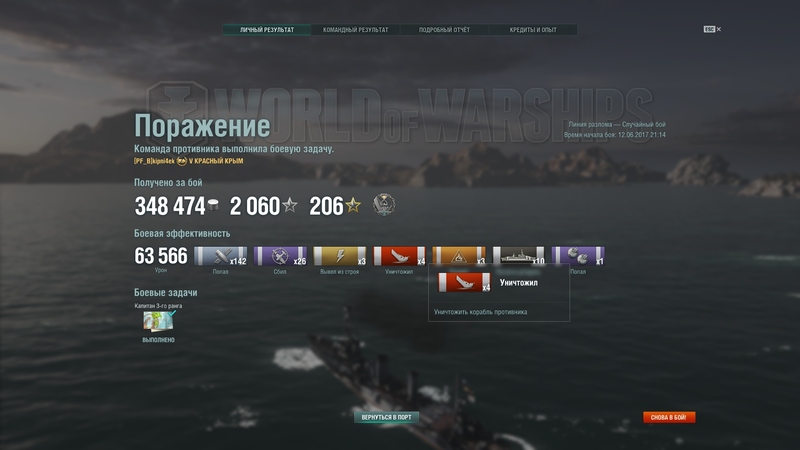
Task: Close the results screen with the X
Action: click(718, 29)
